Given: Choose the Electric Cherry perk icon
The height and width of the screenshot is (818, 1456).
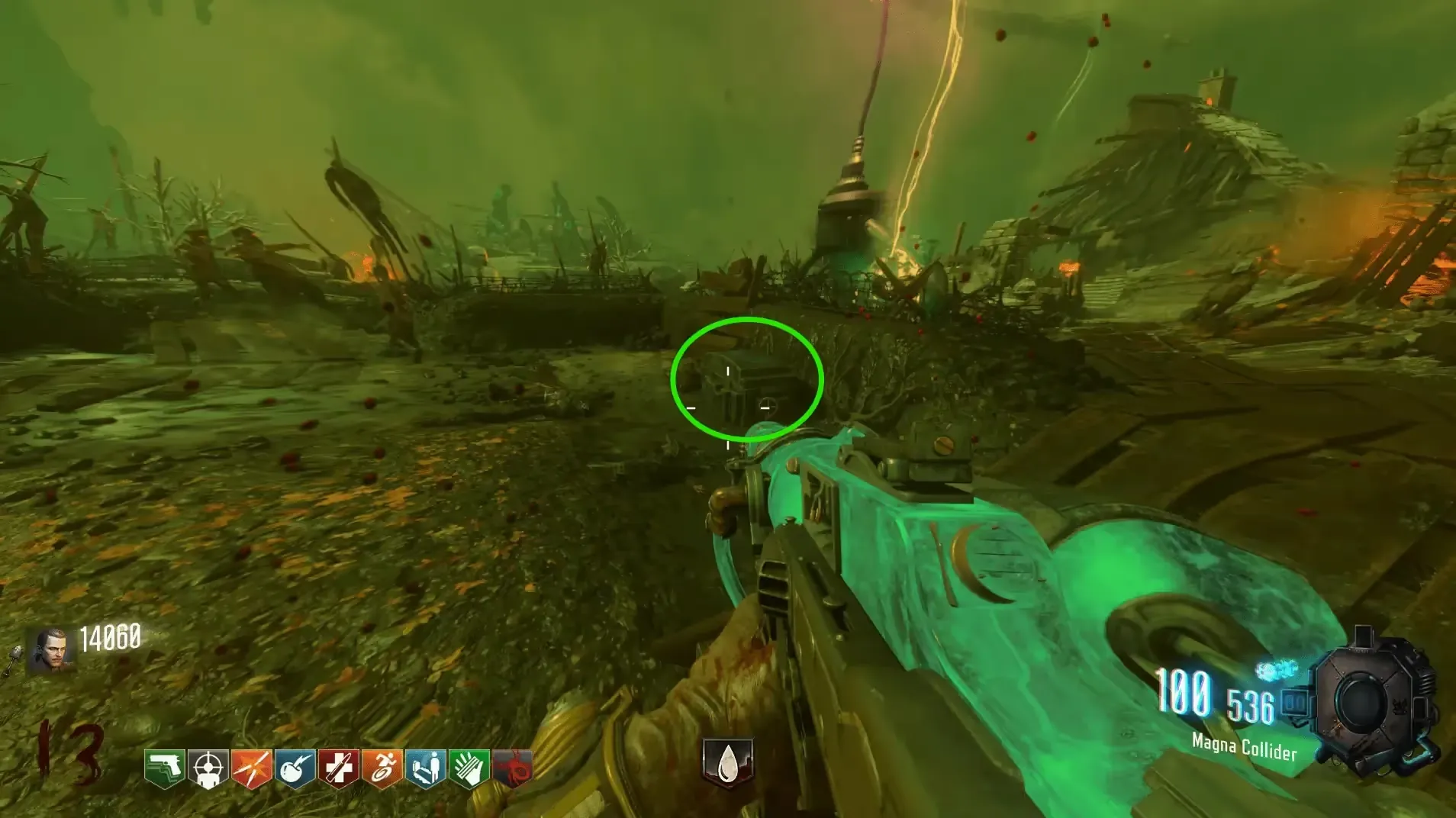Looking at the screenshot, I should pos(295,768).
